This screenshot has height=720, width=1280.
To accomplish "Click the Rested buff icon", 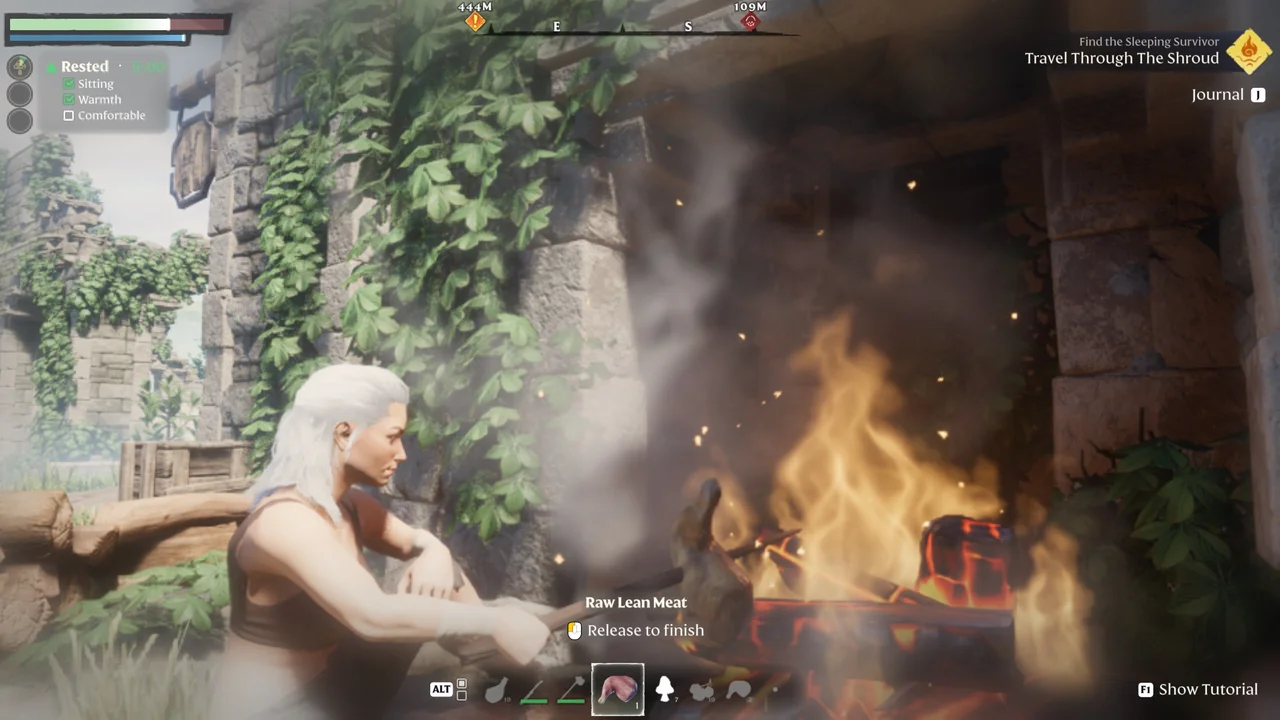I will coord(20,66).
